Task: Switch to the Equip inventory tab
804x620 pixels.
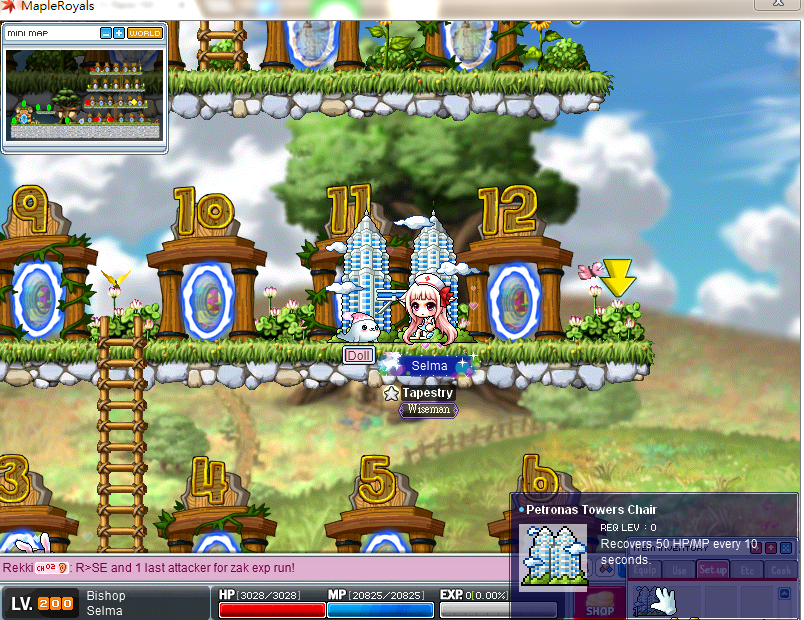Action: (646, 570)
